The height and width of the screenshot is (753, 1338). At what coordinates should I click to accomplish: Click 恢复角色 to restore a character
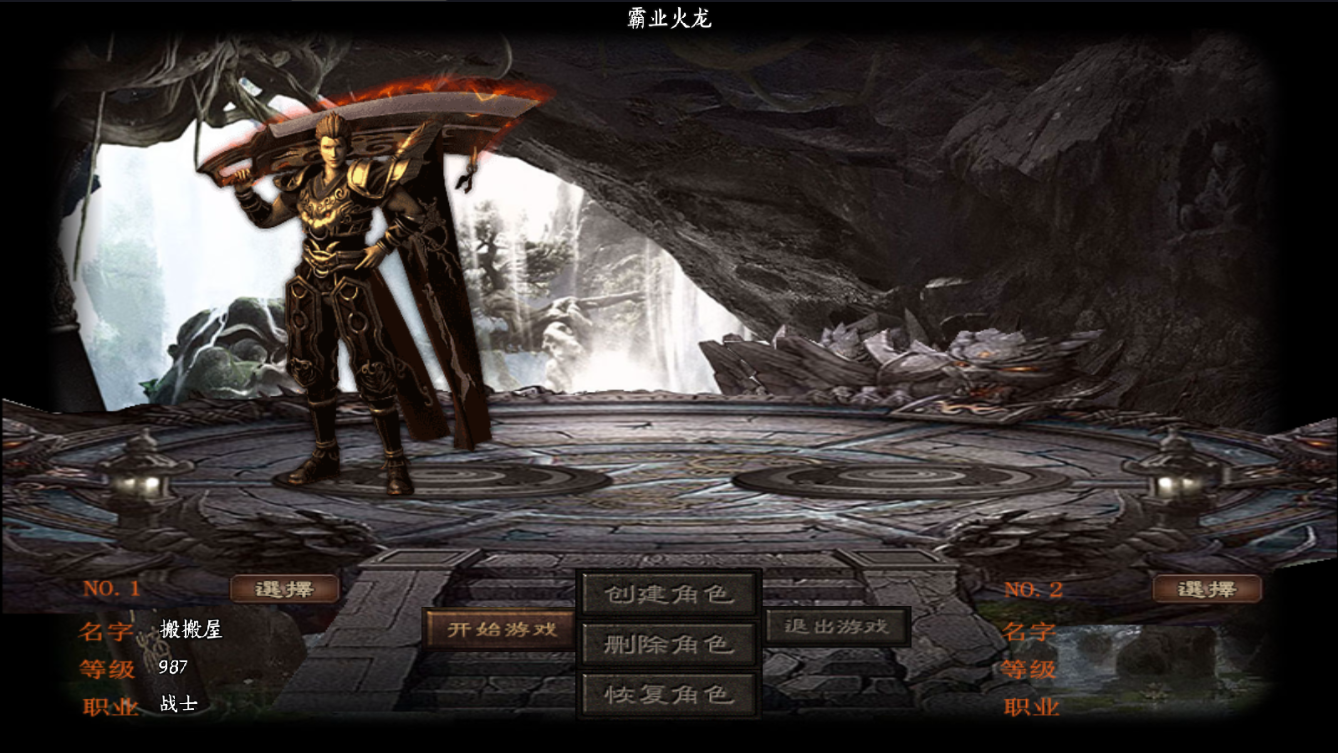pyautogui.click(x=669, y=694)
